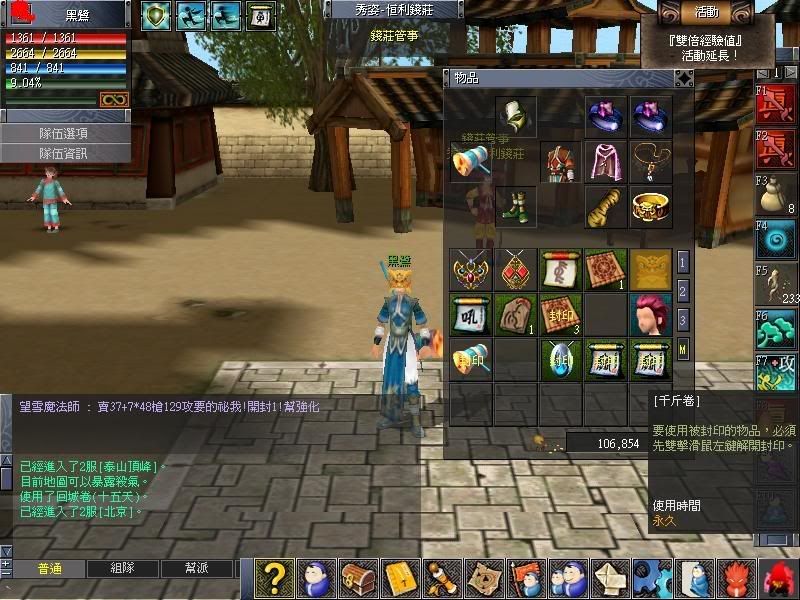Image resolution: width=800 pixels, height=600 pixels.
Task: Switch to inventory bag page 2
Action: click(683, 291)
